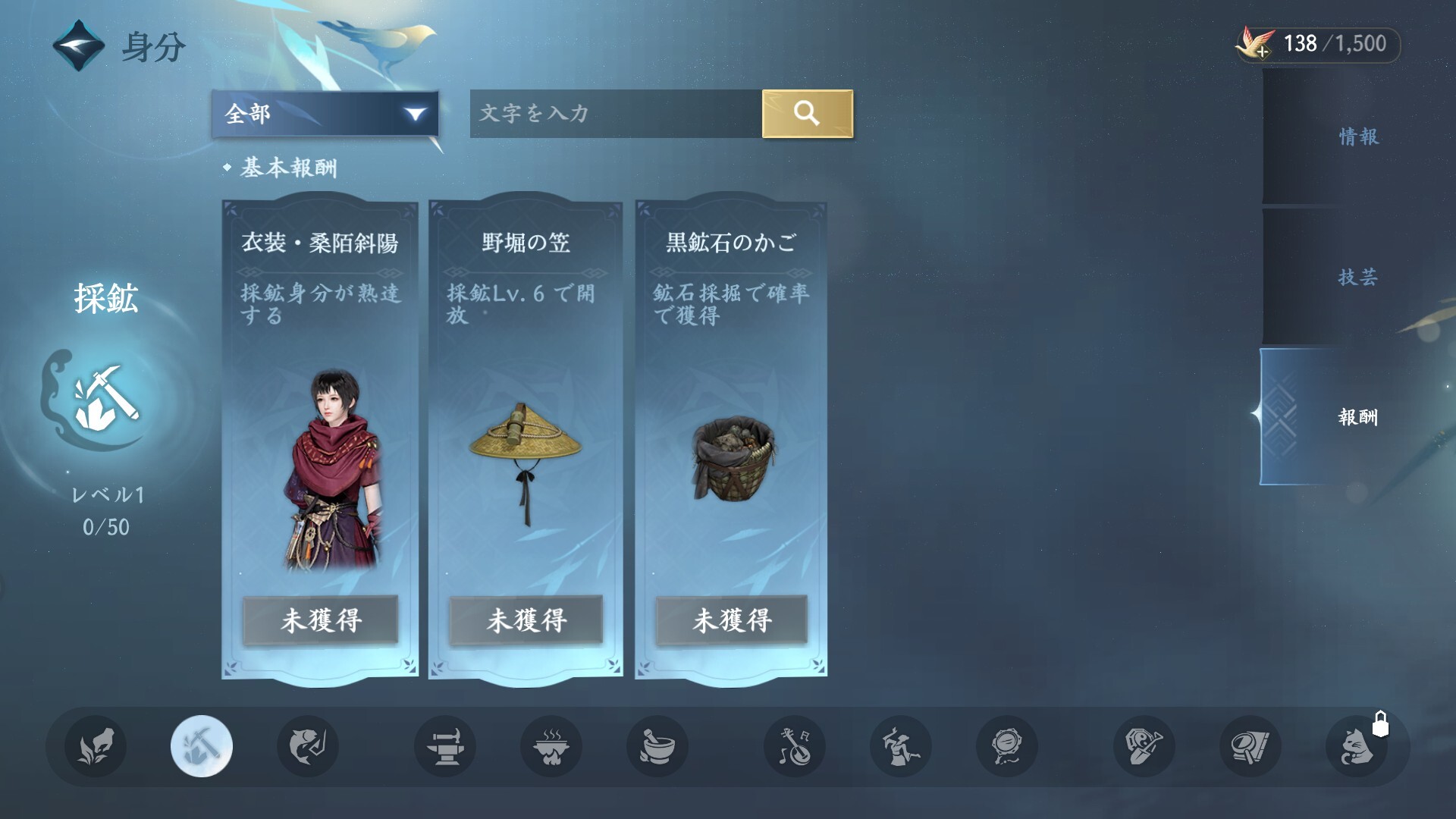Choose the lute musician identity icon

pyautogui.click(x=795, y=746)
